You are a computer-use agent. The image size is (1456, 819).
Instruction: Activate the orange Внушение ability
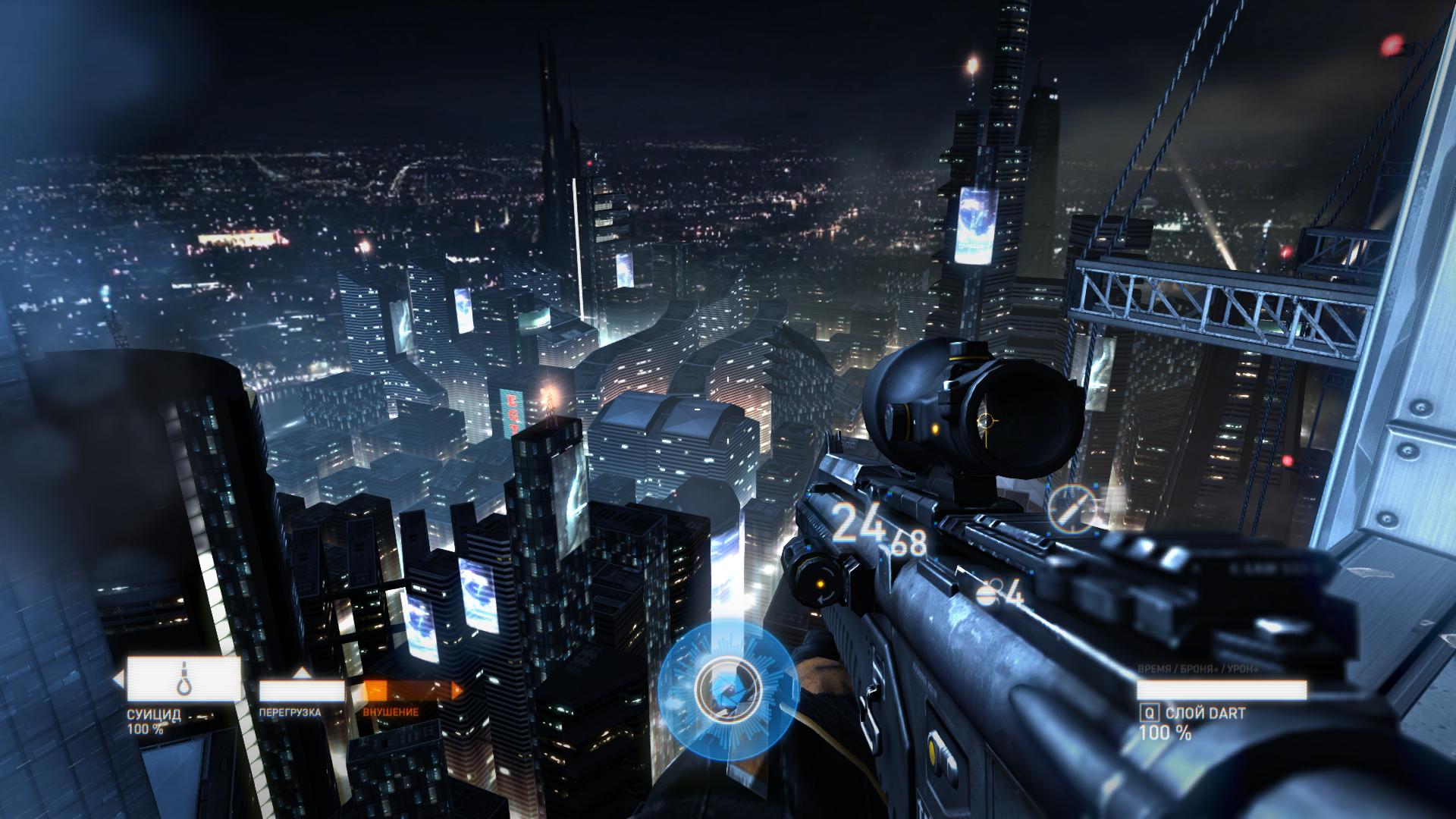pyautogui.click(x=410, y=690)
